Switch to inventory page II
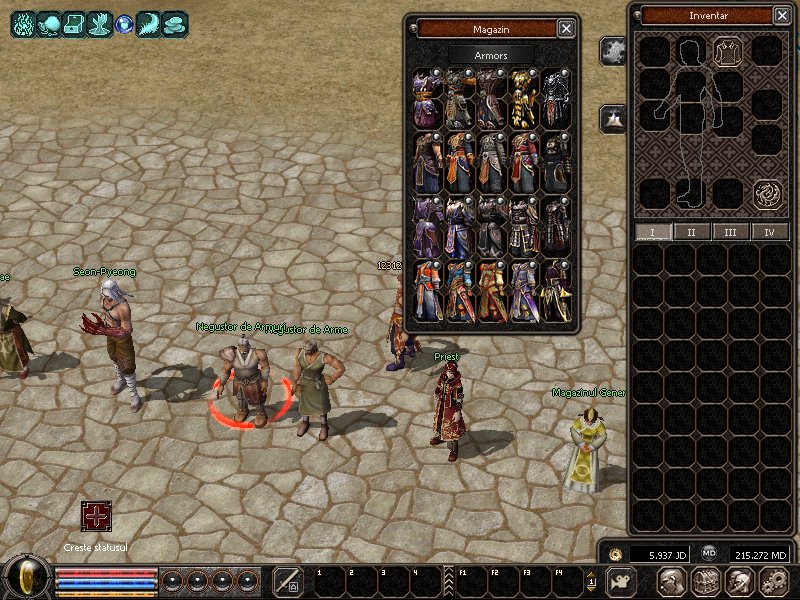 coord(691,232)
